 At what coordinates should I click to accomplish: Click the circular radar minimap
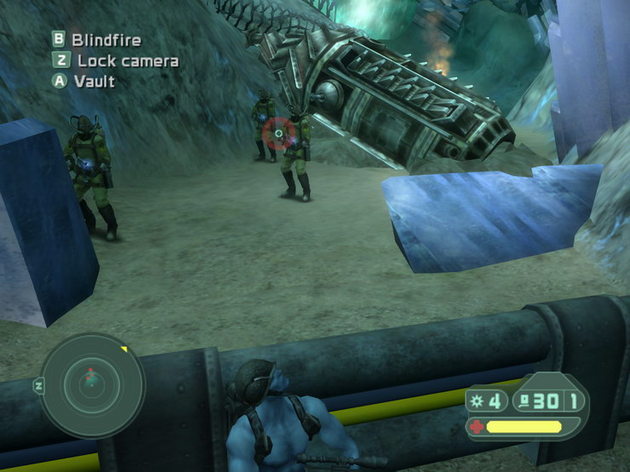point(92,385)
